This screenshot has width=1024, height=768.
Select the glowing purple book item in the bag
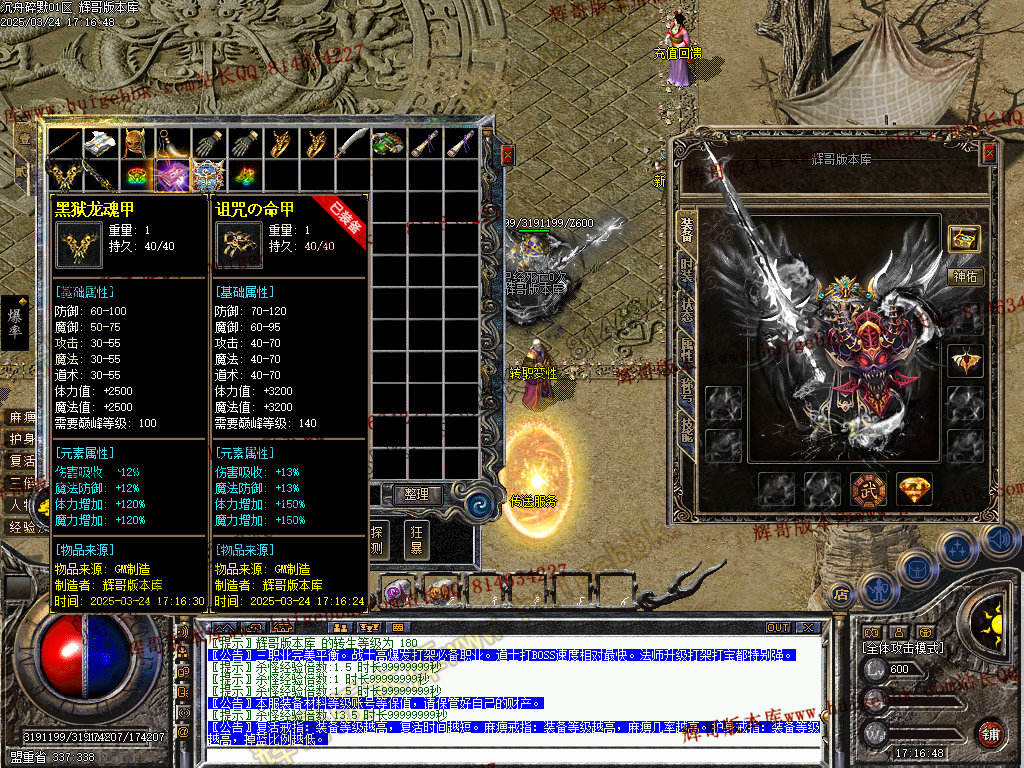[x=172, y=175]
